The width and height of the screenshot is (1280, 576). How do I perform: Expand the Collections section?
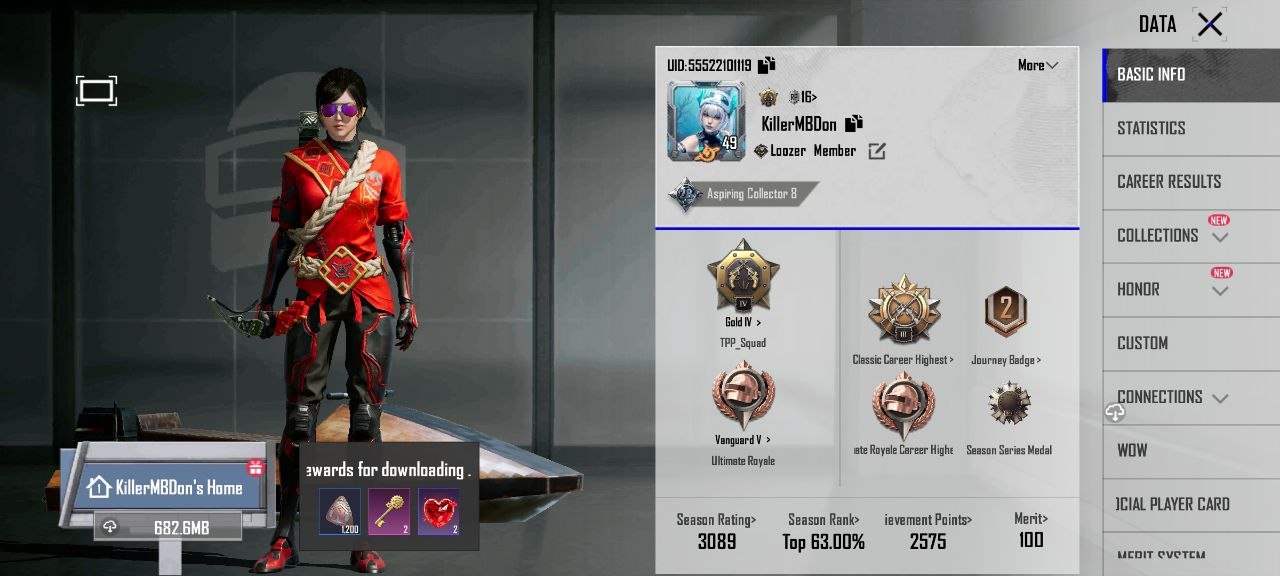pos(1172,236)
